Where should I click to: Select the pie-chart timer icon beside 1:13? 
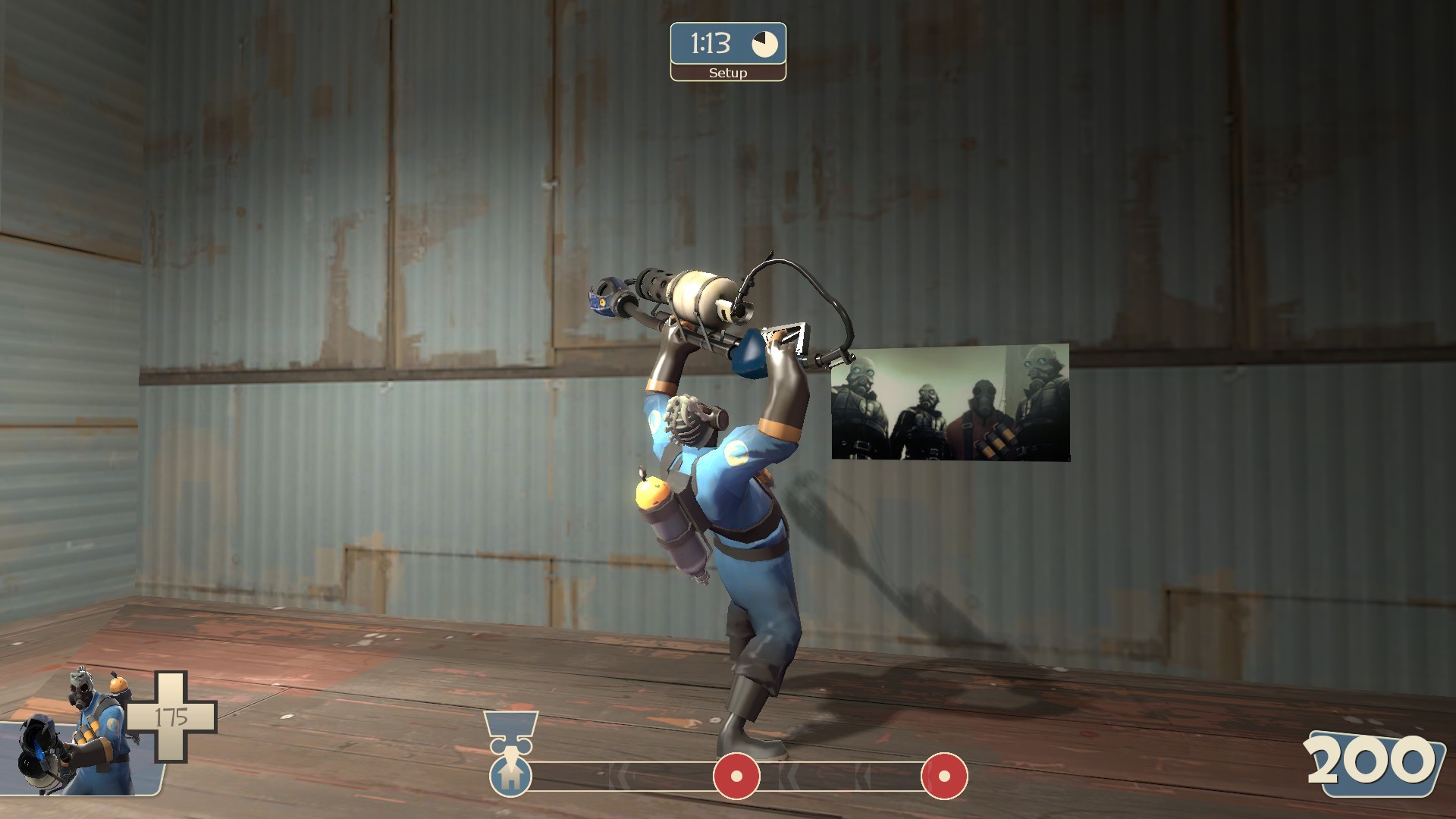pos(766,44)
